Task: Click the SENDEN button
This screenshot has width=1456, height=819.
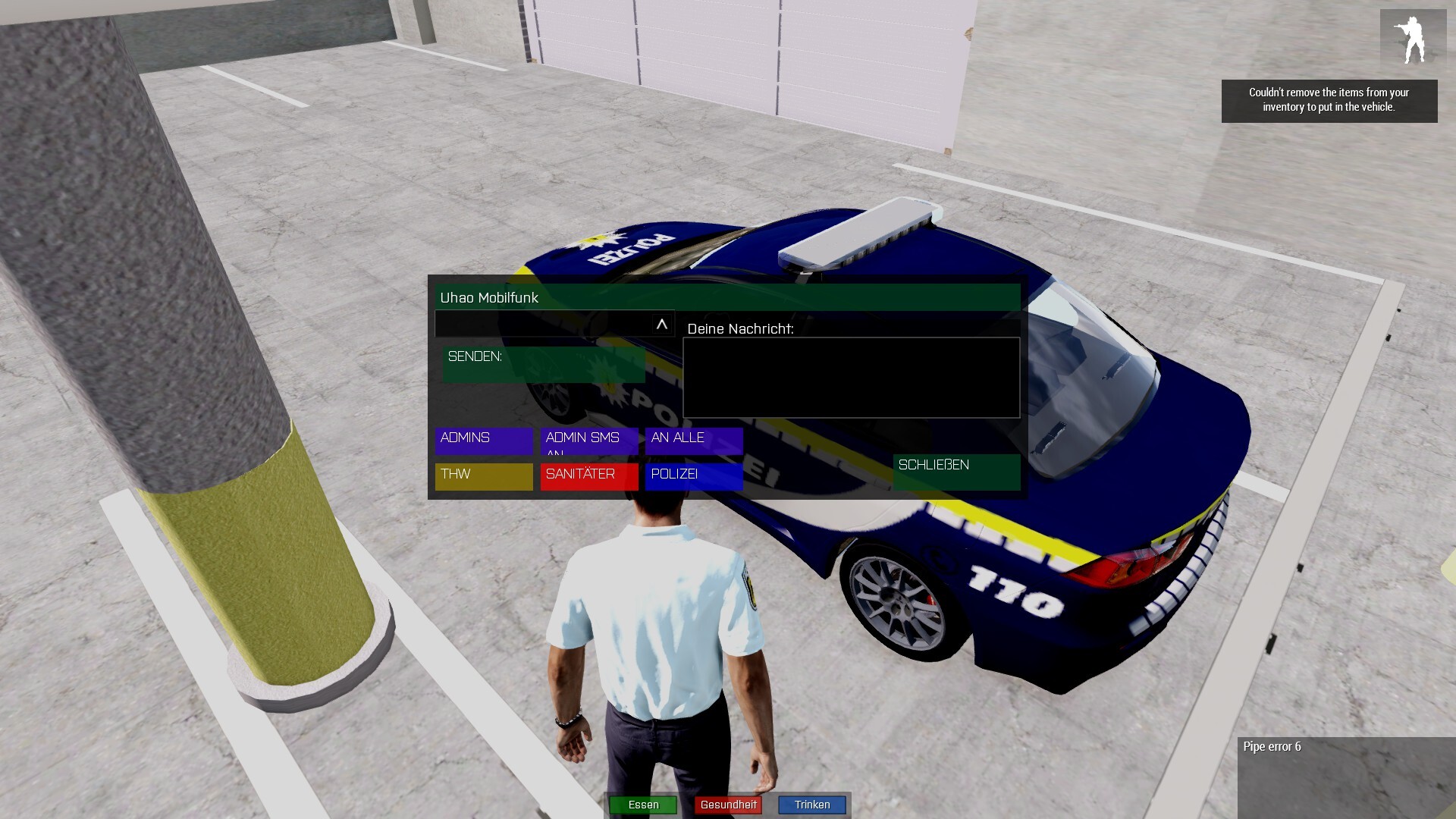Action: click(543, 365)
